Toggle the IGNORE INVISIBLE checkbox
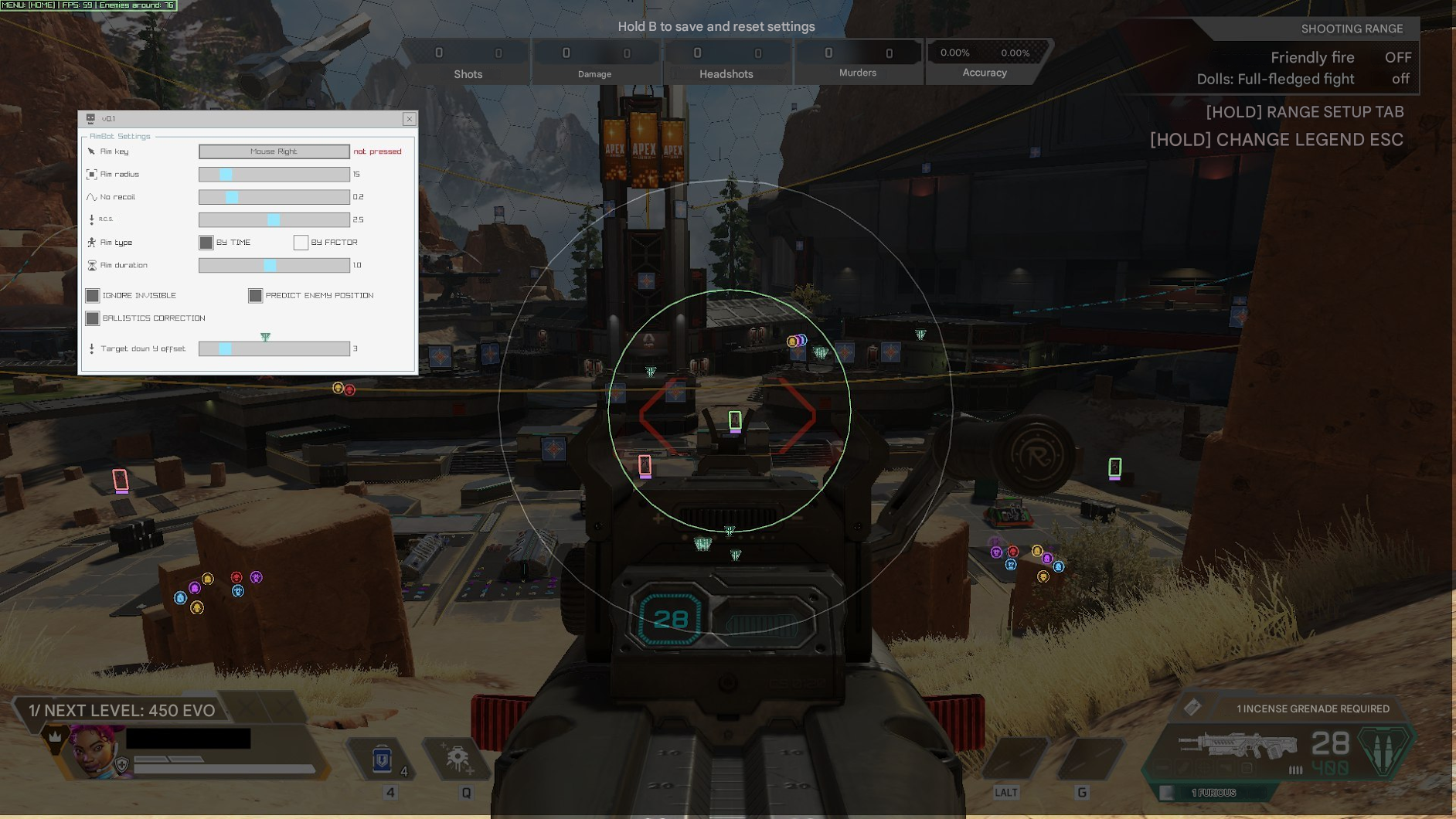 click(93, 294)
